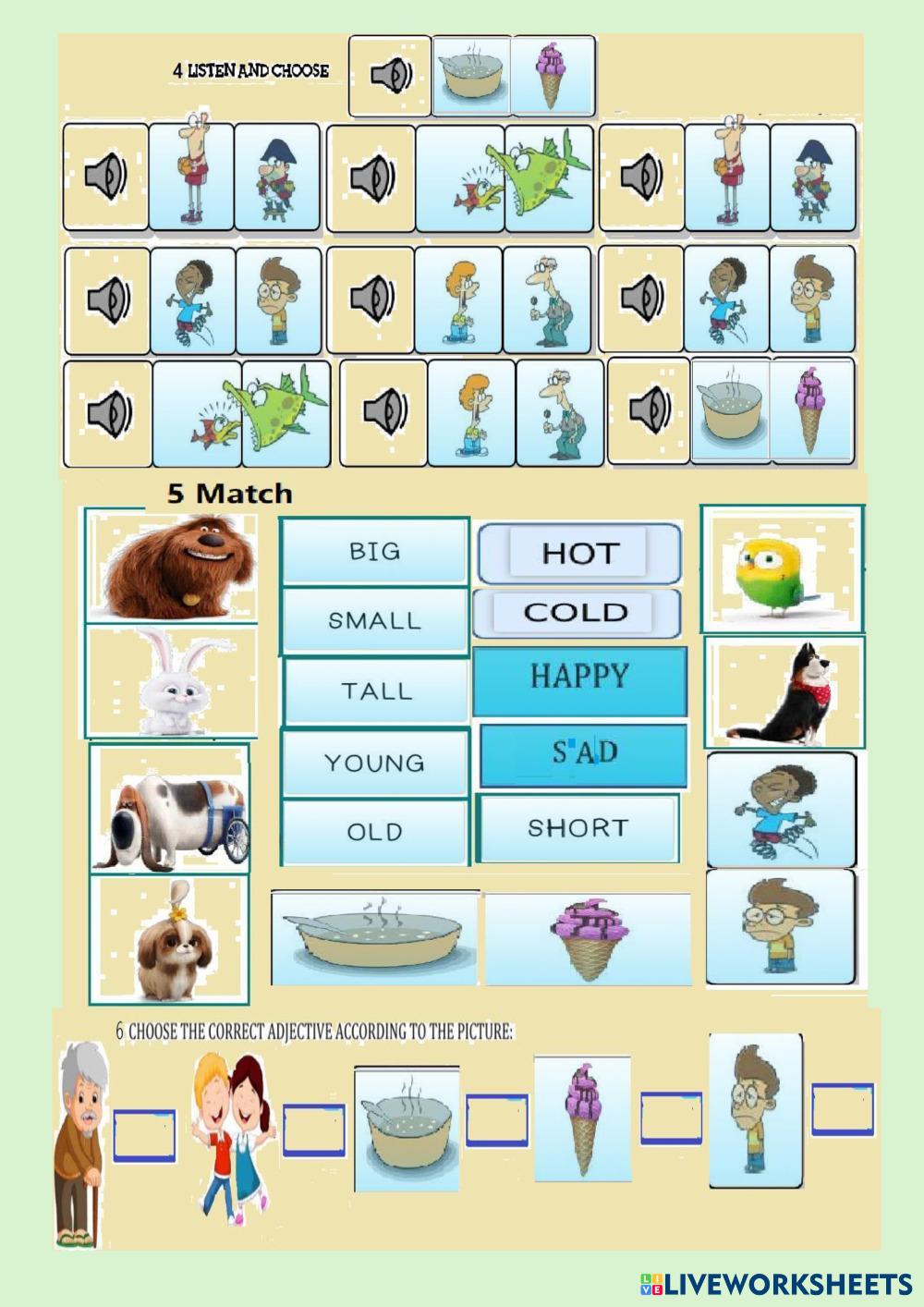Open the Liveworksheets logo link
The width and height of the screenshot is (924, 1307).
point(775,1283)
